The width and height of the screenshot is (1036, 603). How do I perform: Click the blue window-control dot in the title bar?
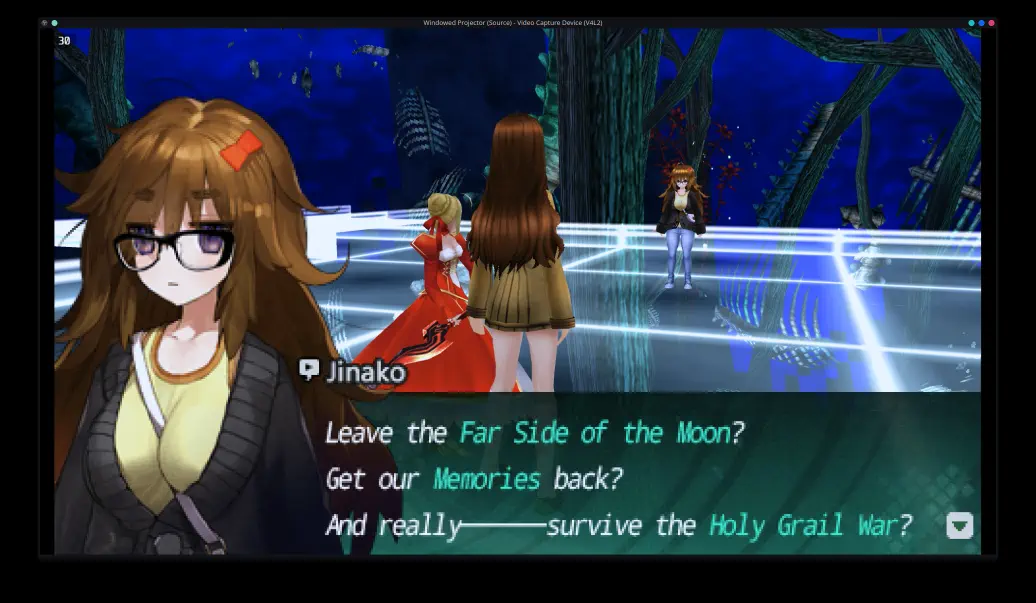981,22
